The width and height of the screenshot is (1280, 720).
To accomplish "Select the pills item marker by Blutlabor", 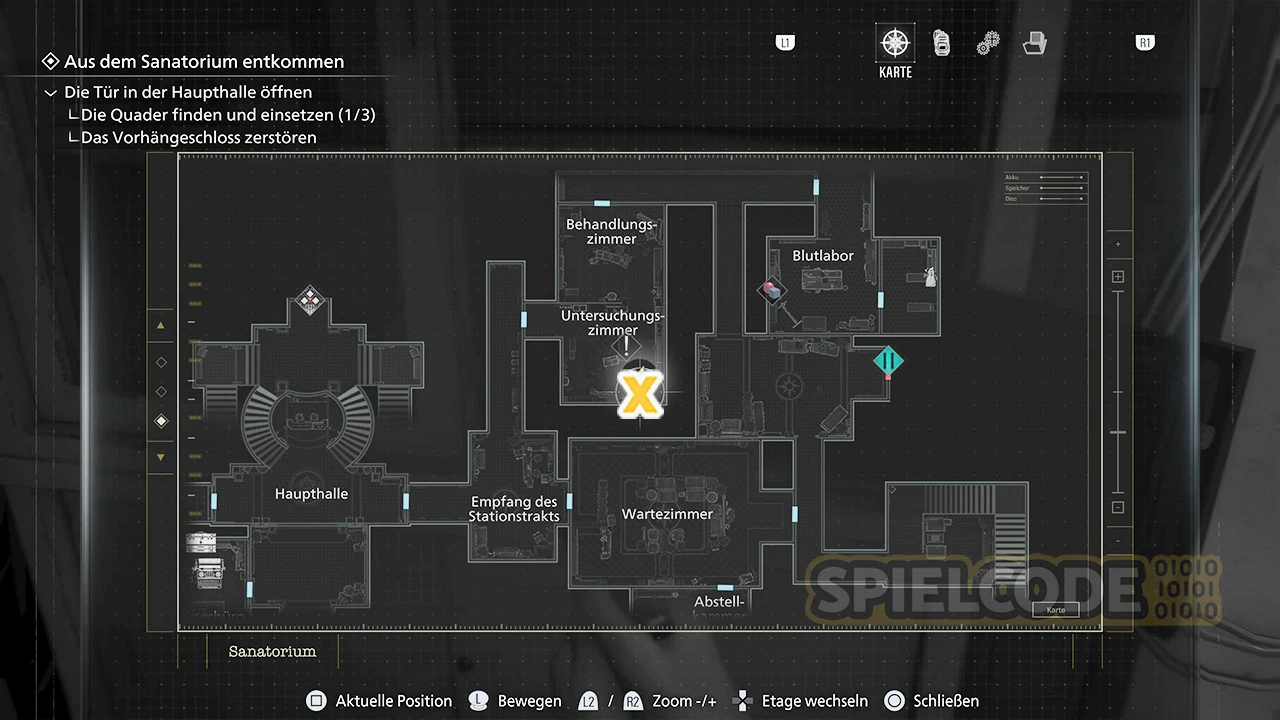I will pyautogui.click(x=773, y=291).
